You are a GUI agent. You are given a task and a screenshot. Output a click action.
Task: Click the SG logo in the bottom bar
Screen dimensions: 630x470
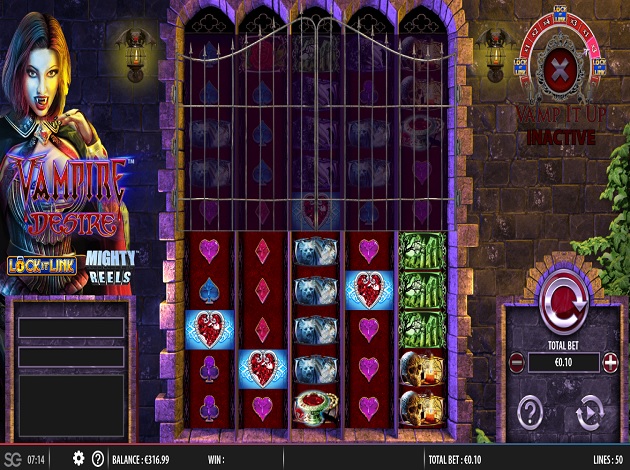coord(13,458)
